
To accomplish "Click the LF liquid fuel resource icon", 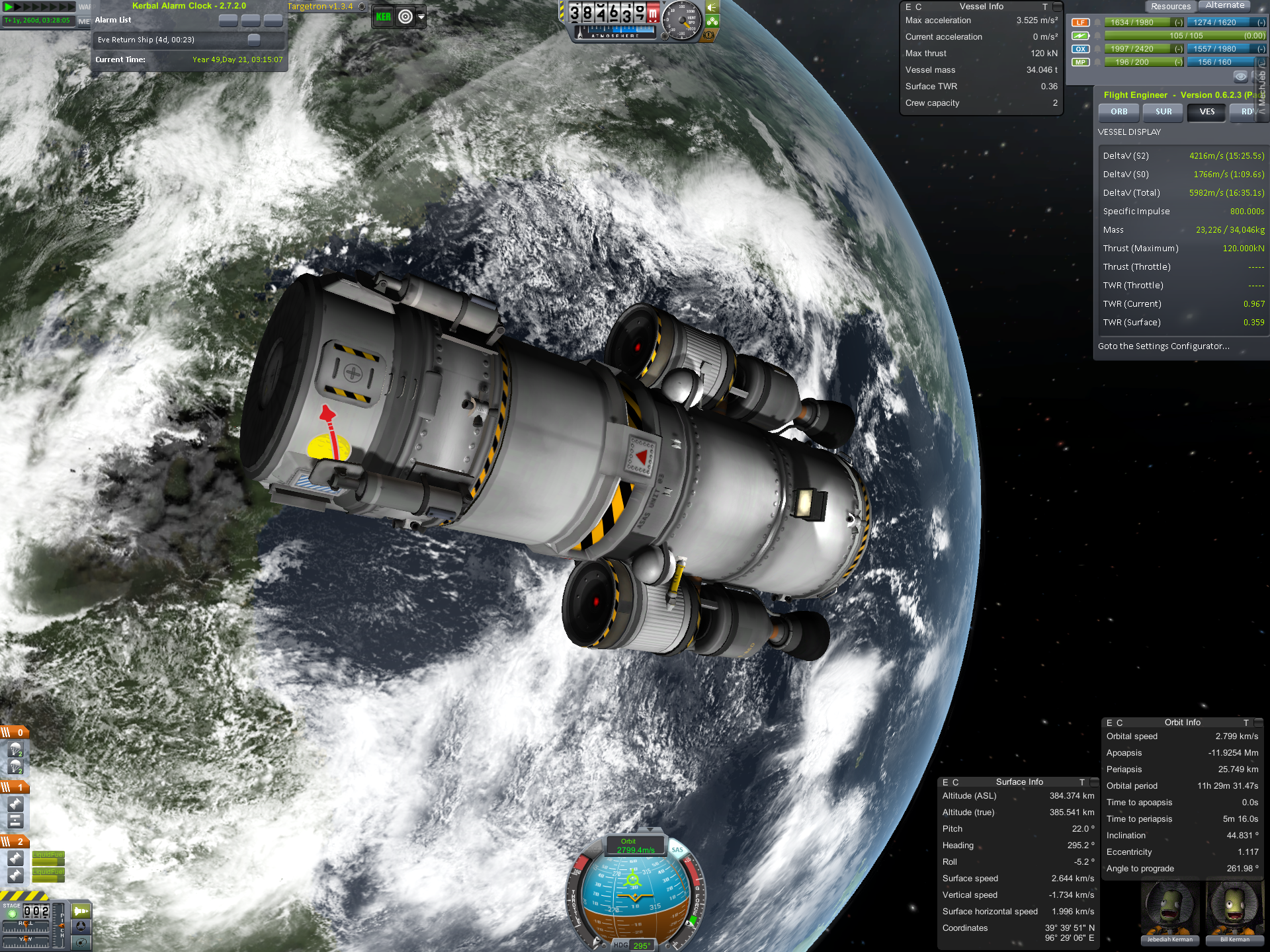I will (1080, 22).
